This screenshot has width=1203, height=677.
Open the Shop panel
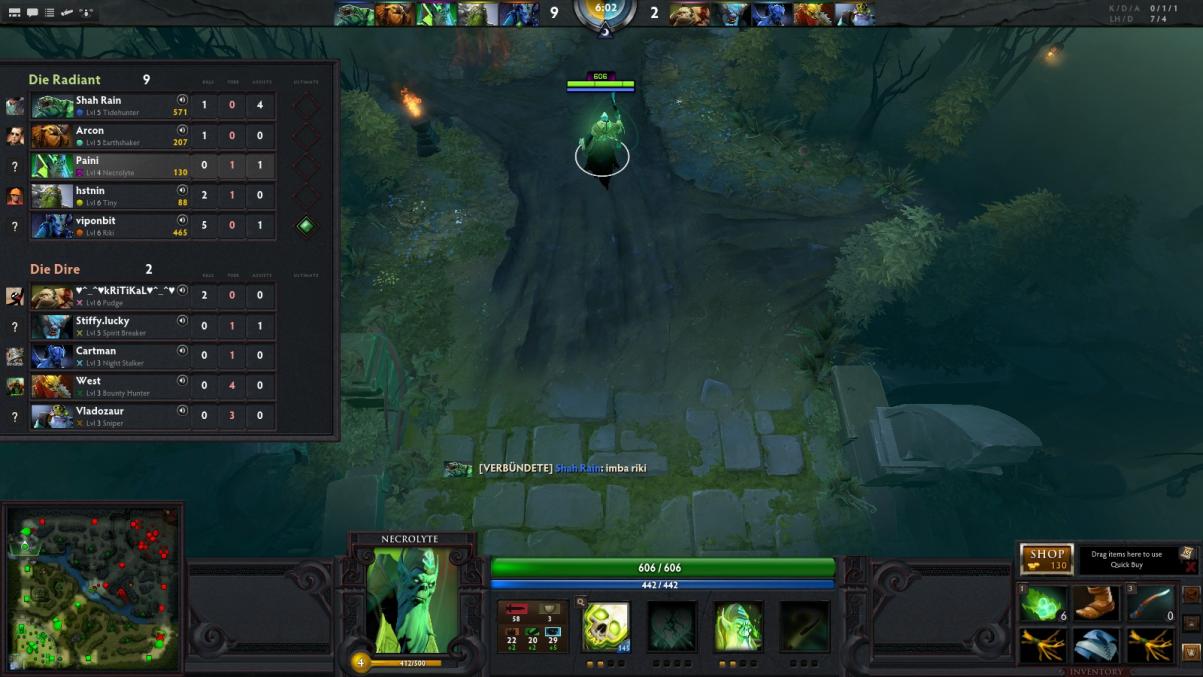click(1046, 559)
